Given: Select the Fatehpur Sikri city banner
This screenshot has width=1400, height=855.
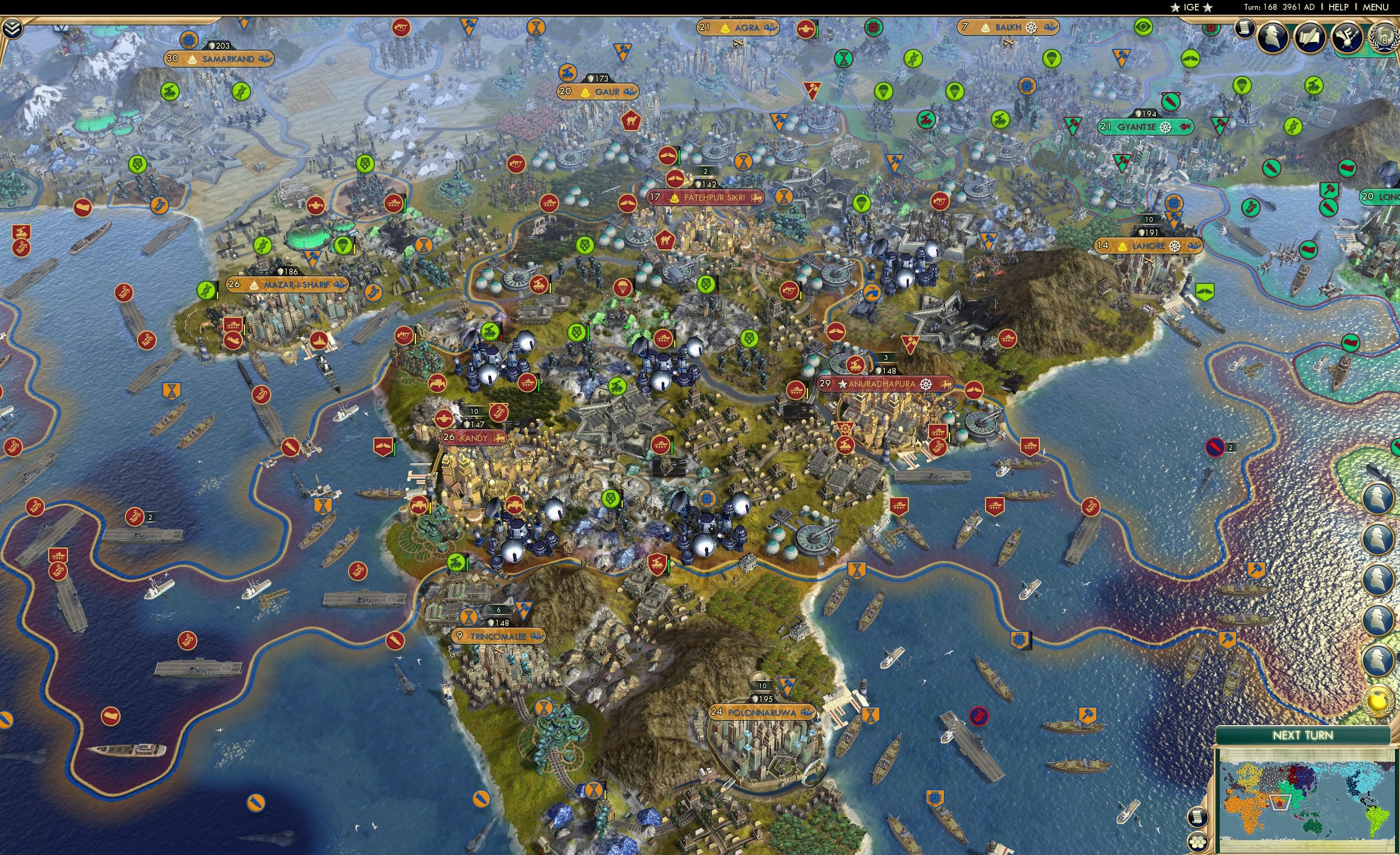Looking at the screenshot, I should point(707,197).
